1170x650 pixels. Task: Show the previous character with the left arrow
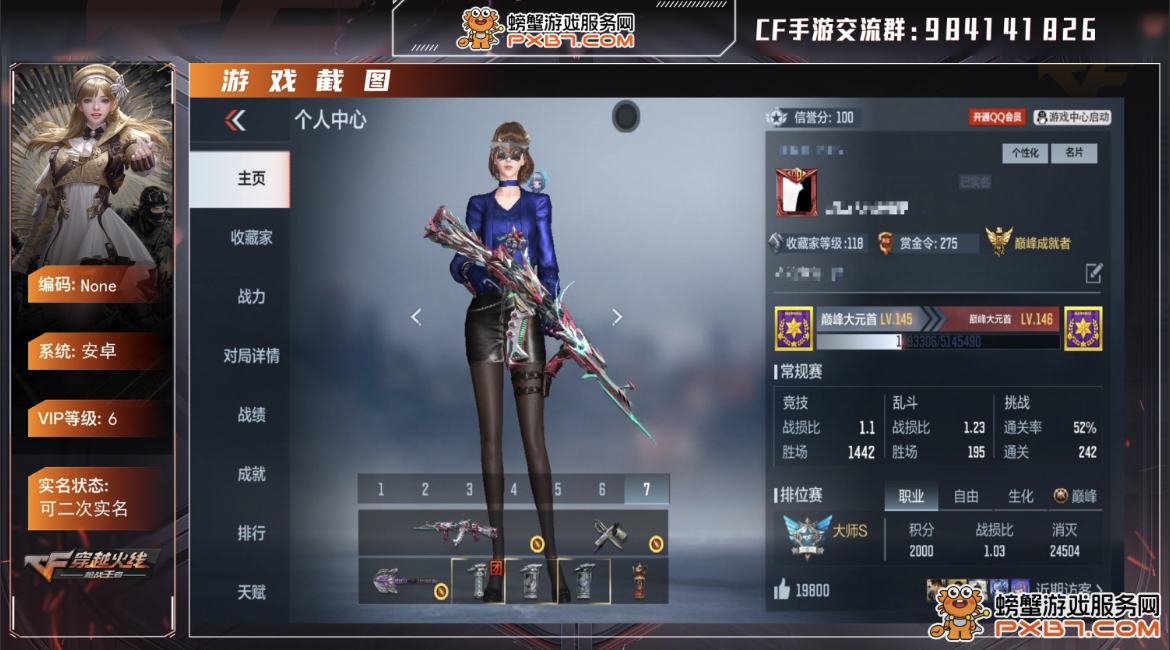[416, 317]
